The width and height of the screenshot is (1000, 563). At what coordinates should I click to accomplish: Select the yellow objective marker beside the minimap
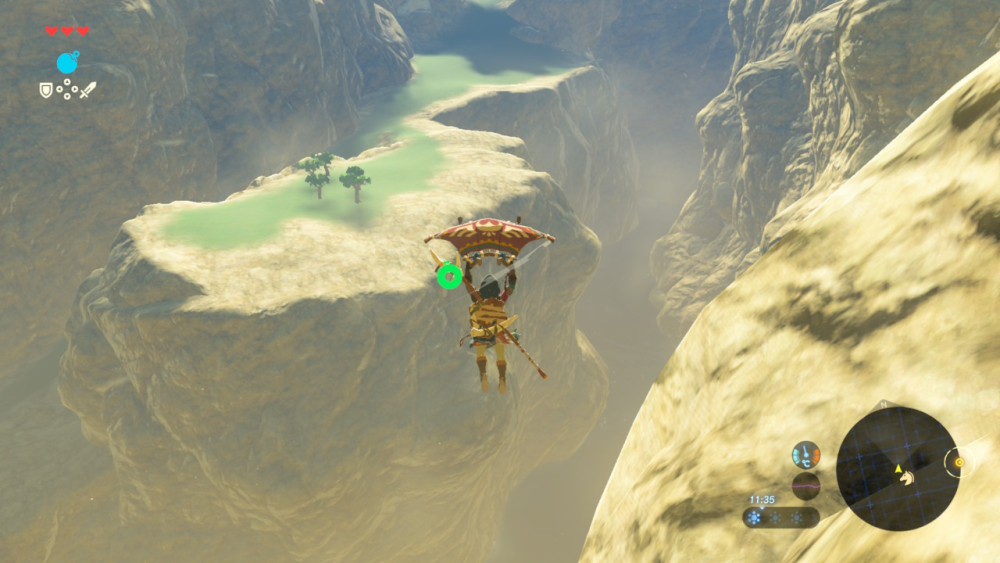click(x=959, y=462)
